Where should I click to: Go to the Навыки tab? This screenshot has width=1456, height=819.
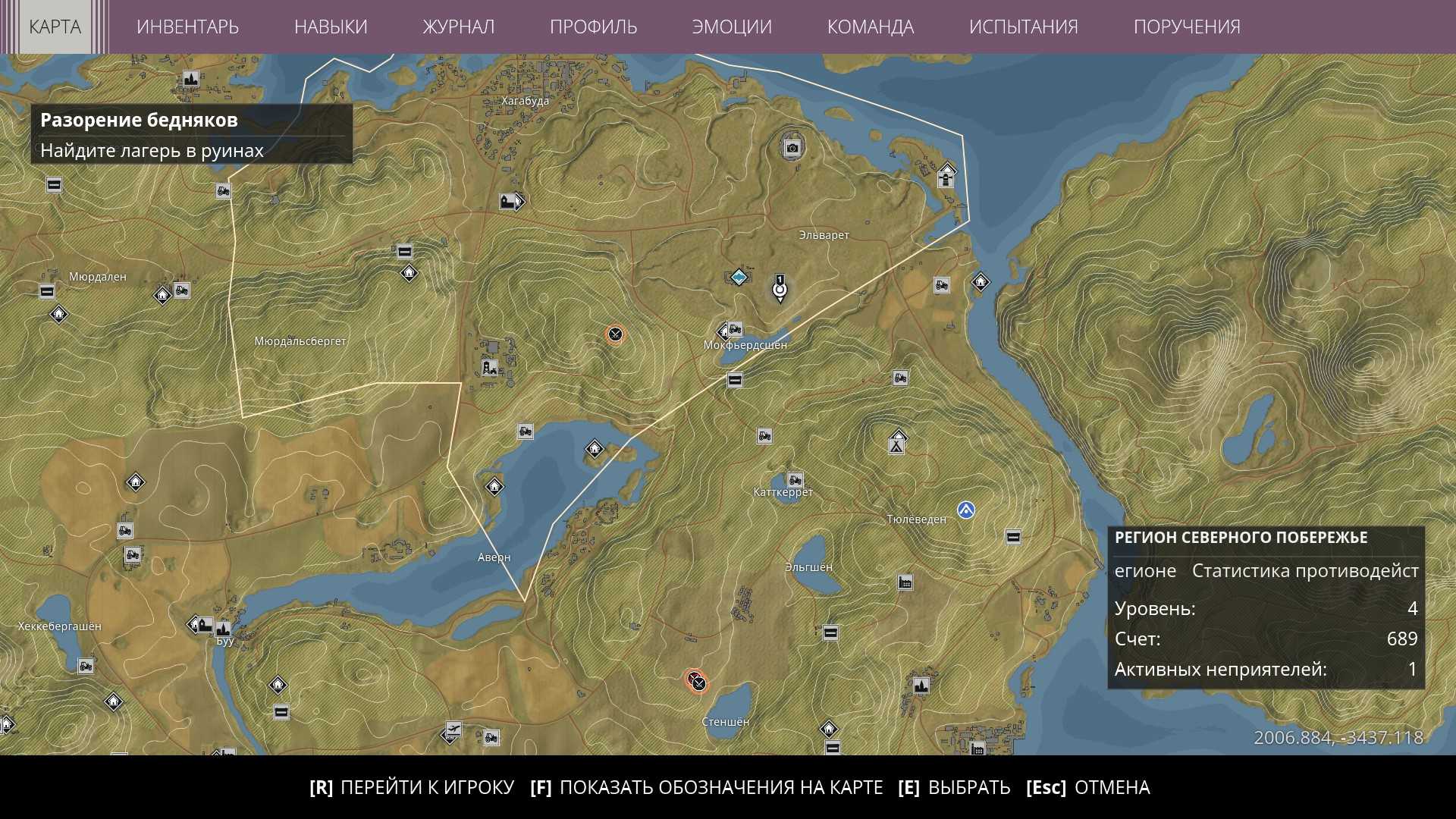(x=331, y=27)
